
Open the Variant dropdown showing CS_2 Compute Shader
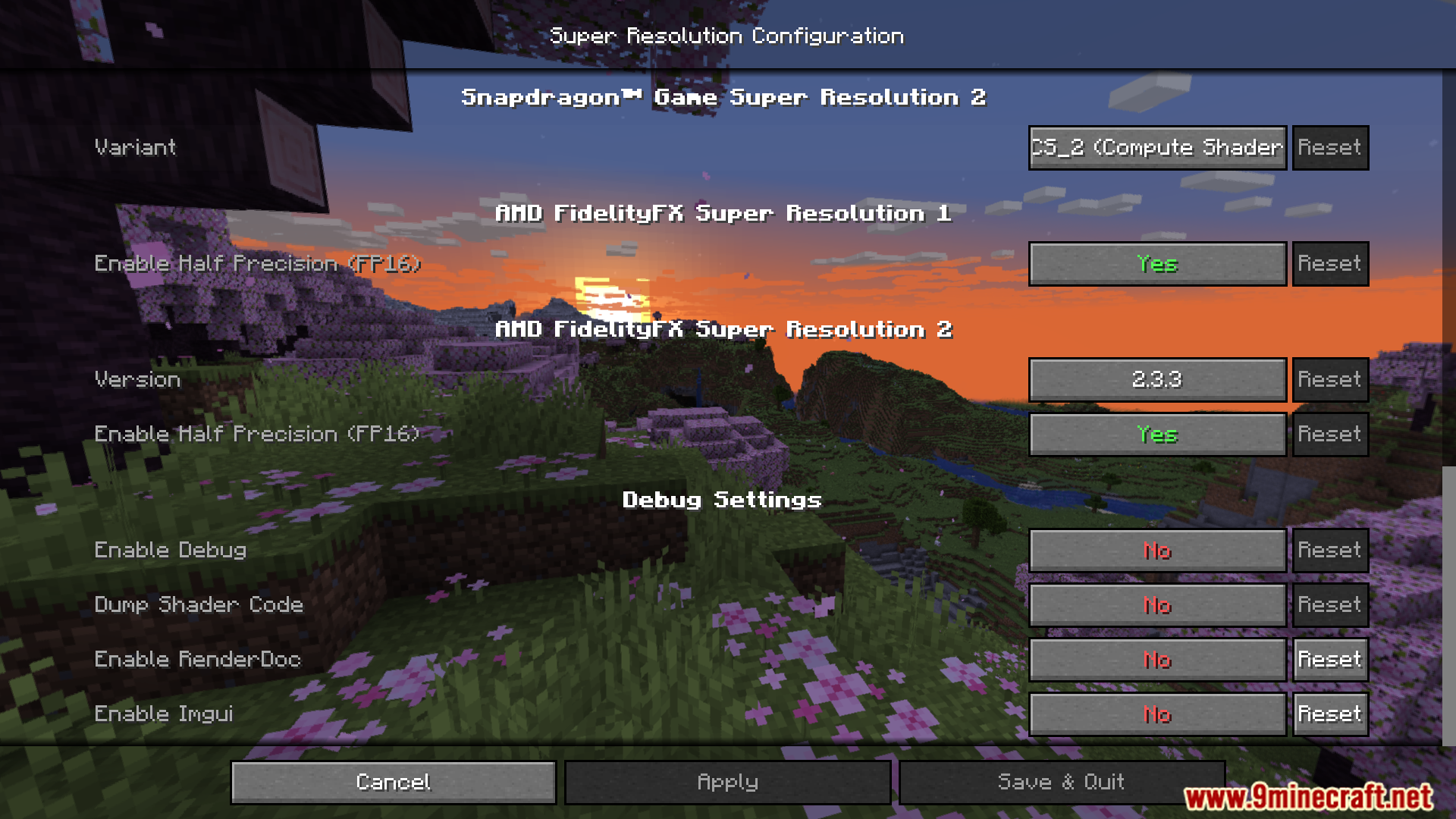[x=1156, y=147]
